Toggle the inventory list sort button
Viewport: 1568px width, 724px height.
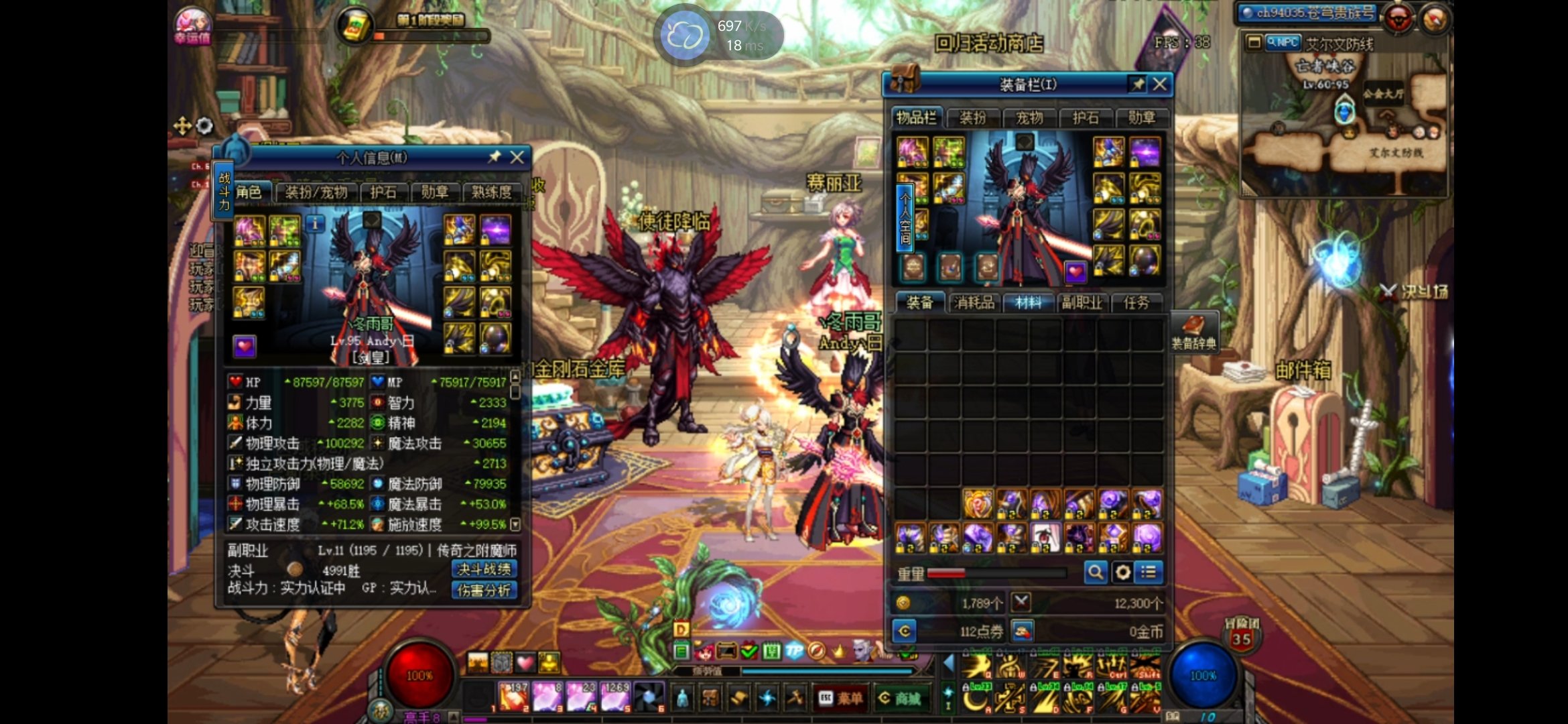(x=1149, y=572)
